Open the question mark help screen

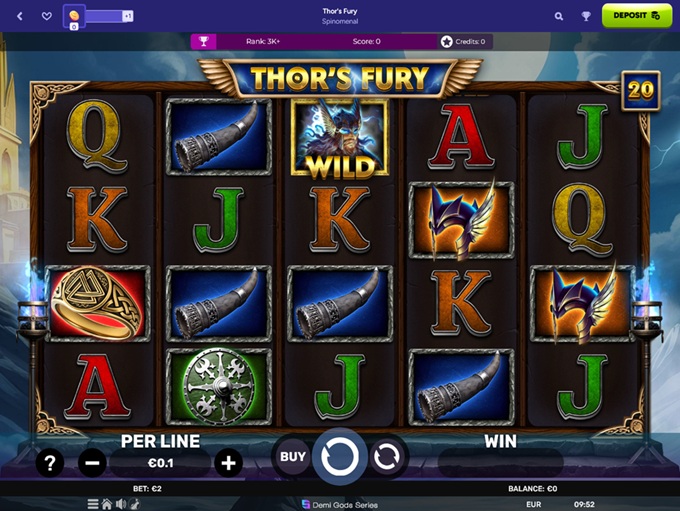click(x=49, y=462)
